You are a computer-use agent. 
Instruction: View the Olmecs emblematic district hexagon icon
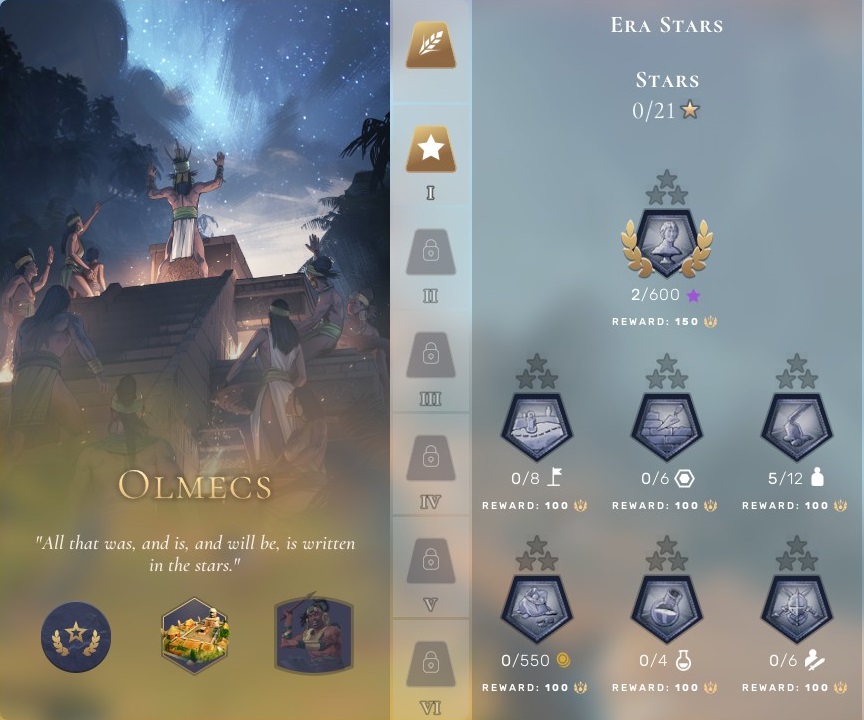tap(196, 634)
